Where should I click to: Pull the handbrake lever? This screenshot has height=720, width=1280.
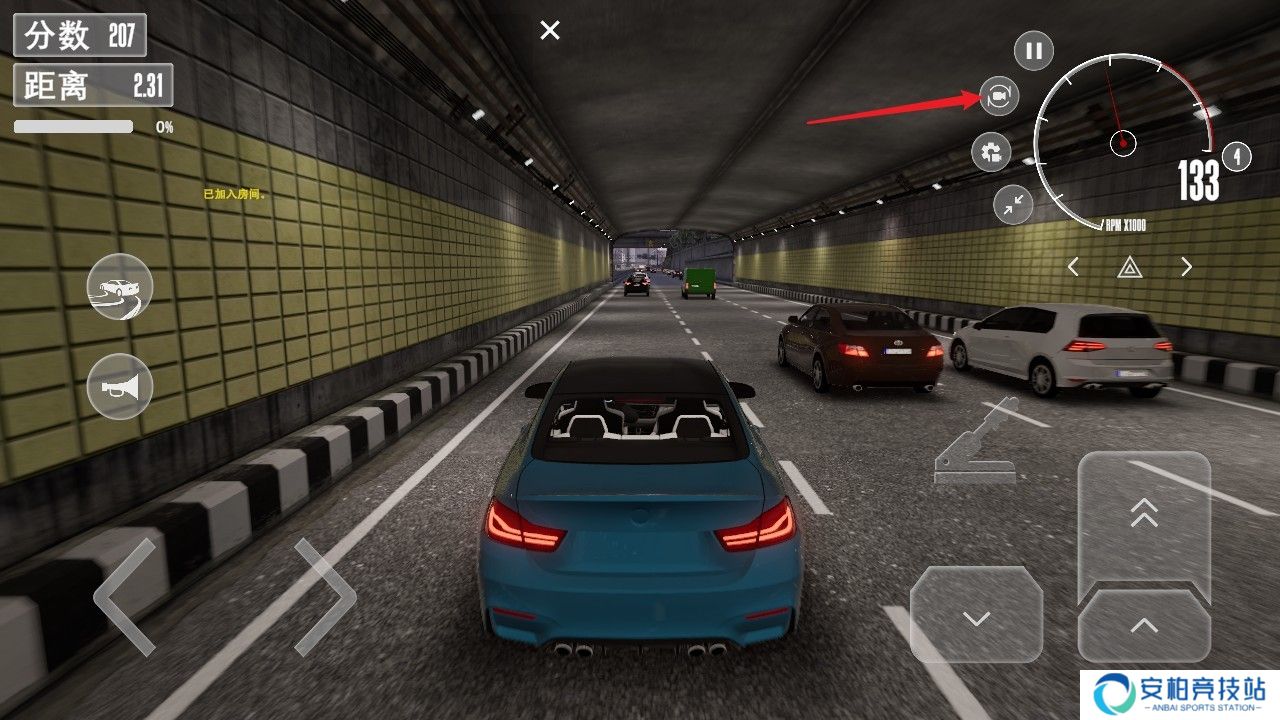(x=975, y=444)
